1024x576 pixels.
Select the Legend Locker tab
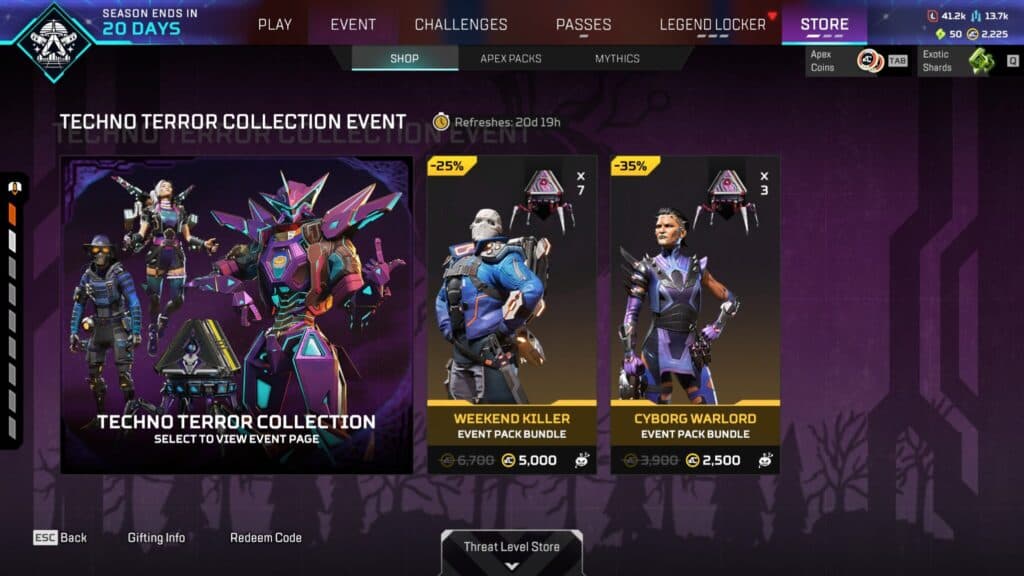click(x=712, y=24)
